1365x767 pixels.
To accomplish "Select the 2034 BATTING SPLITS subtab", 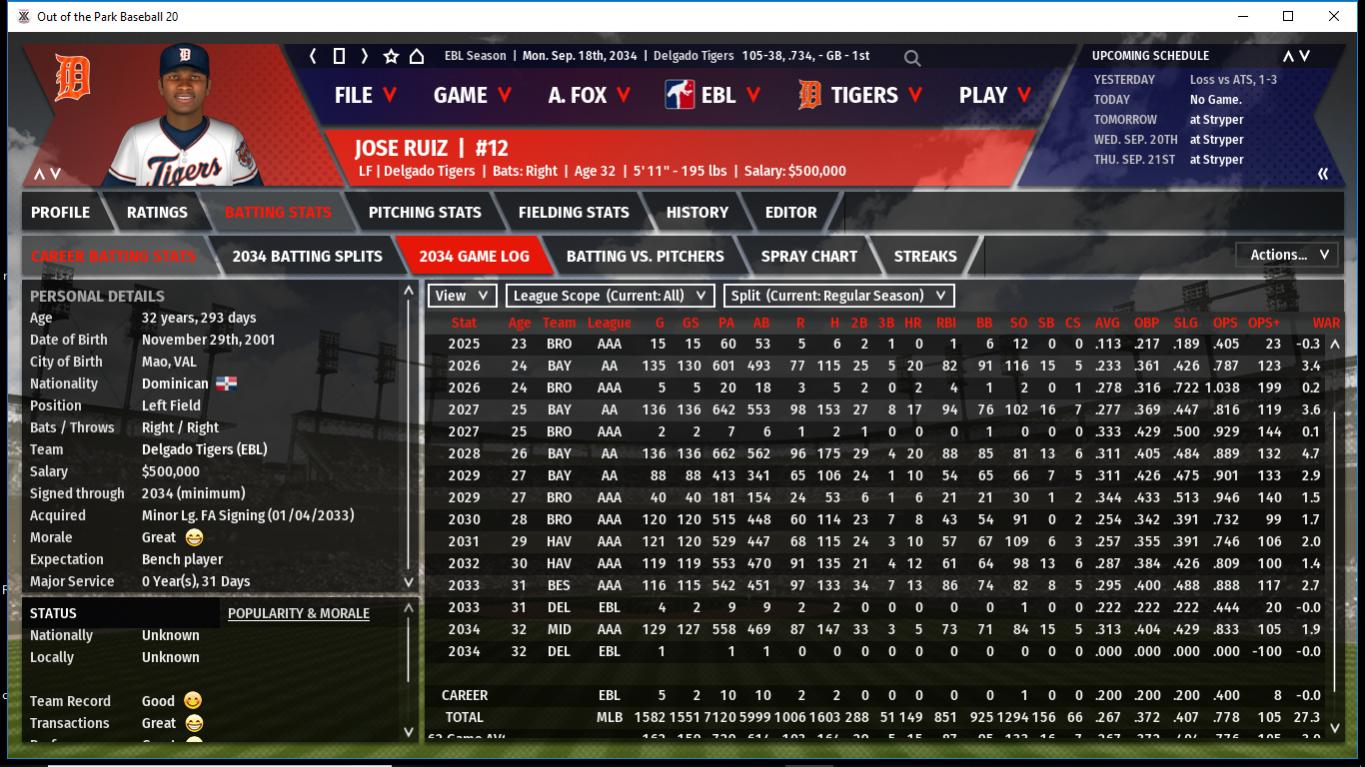I will pyautogui.click(x=307, y=256).
